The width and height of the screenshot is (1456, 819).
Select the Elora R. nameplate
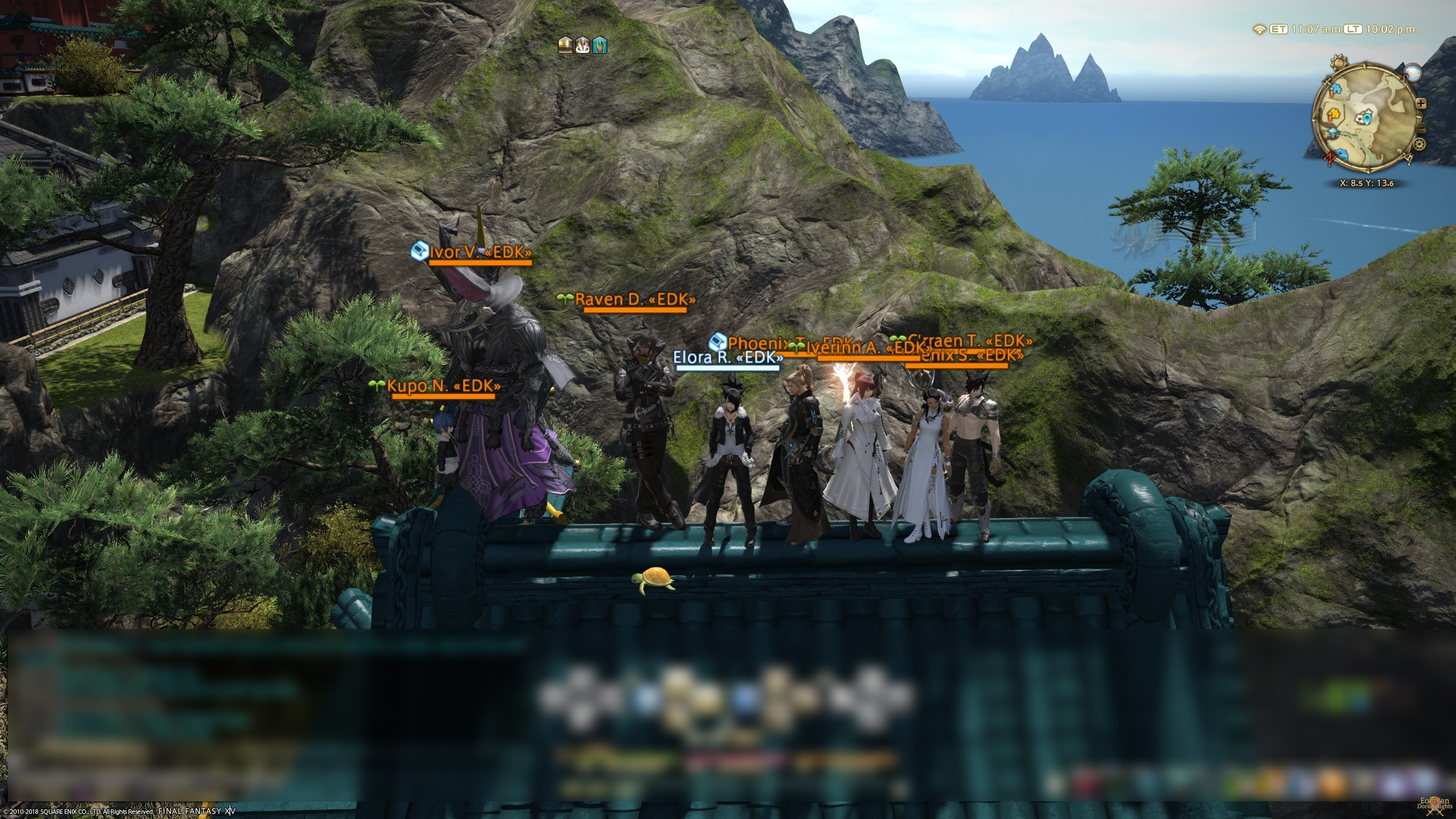pyautogui.click(x=728, y=357)
